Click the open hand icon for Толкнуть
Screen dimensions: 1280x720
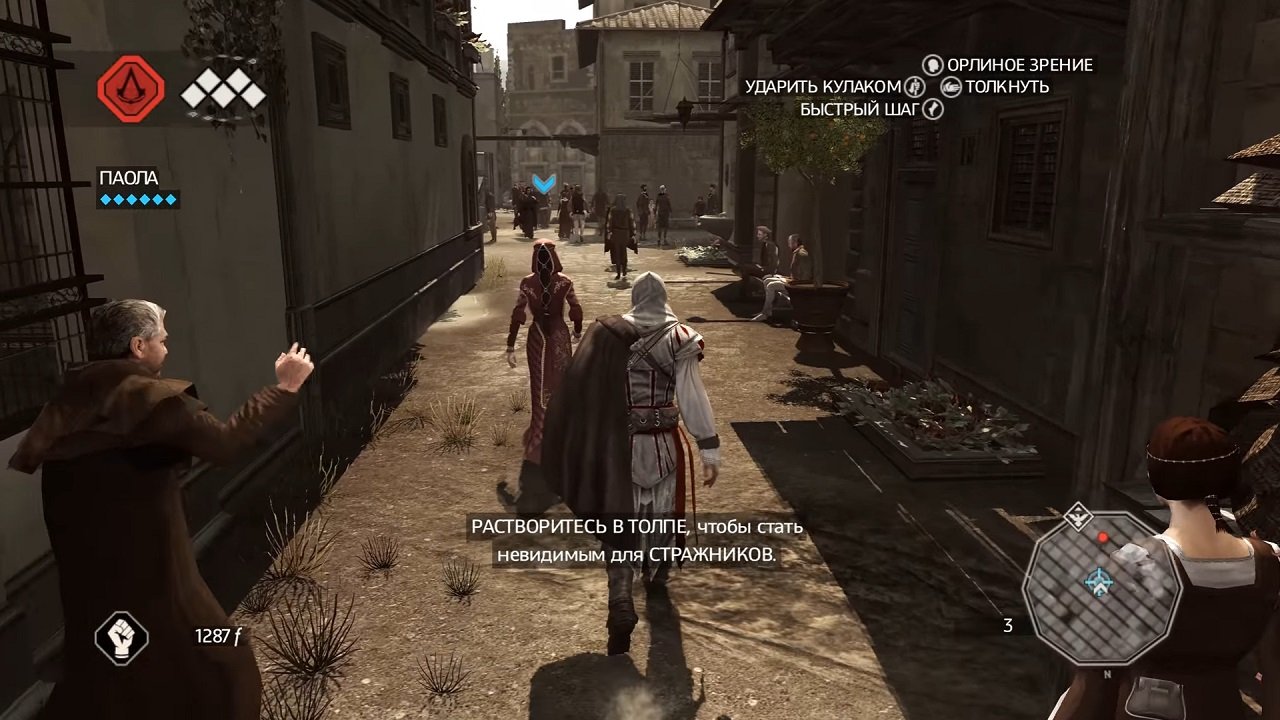951,86
